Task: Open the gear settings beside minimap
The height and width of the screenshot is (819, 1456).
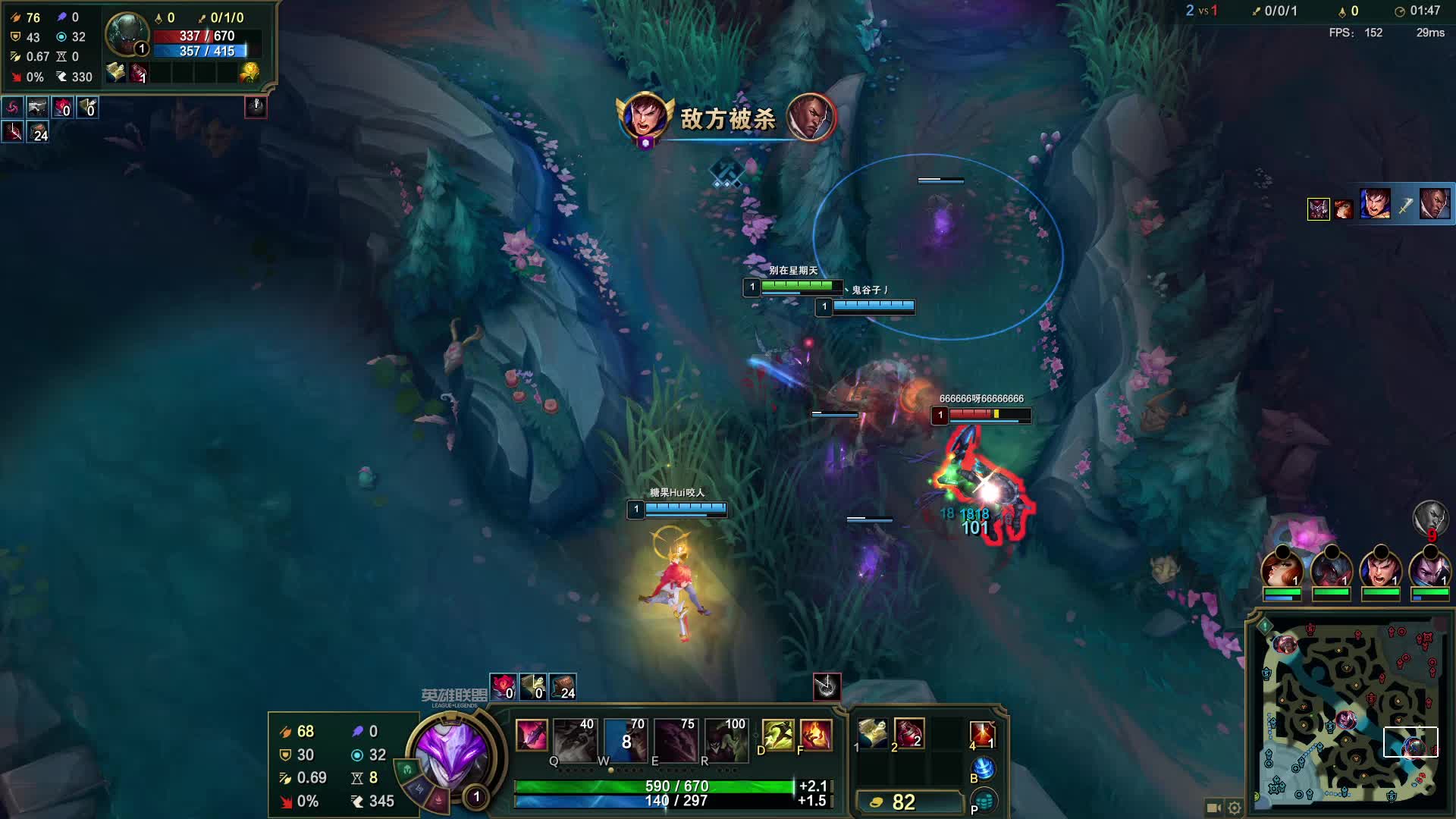Action: [x=1235, y=808]
